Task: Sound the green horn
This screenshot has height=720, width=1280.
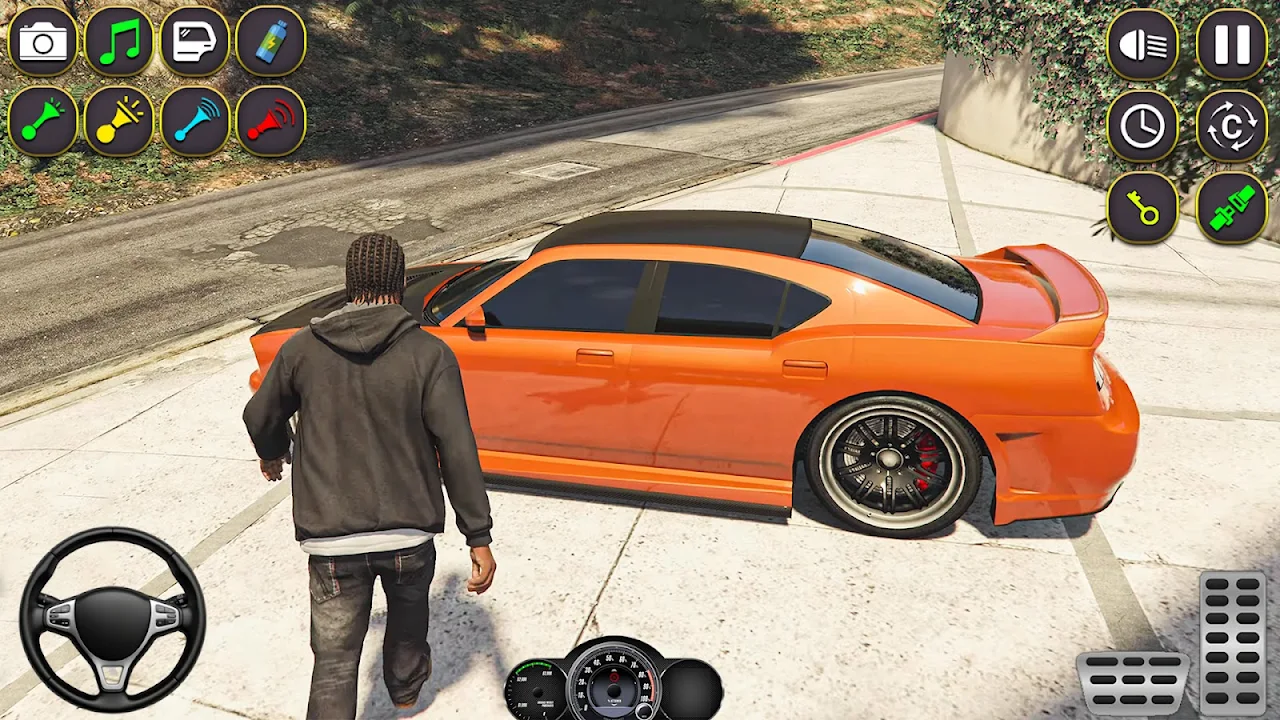Action: point(43,121)
